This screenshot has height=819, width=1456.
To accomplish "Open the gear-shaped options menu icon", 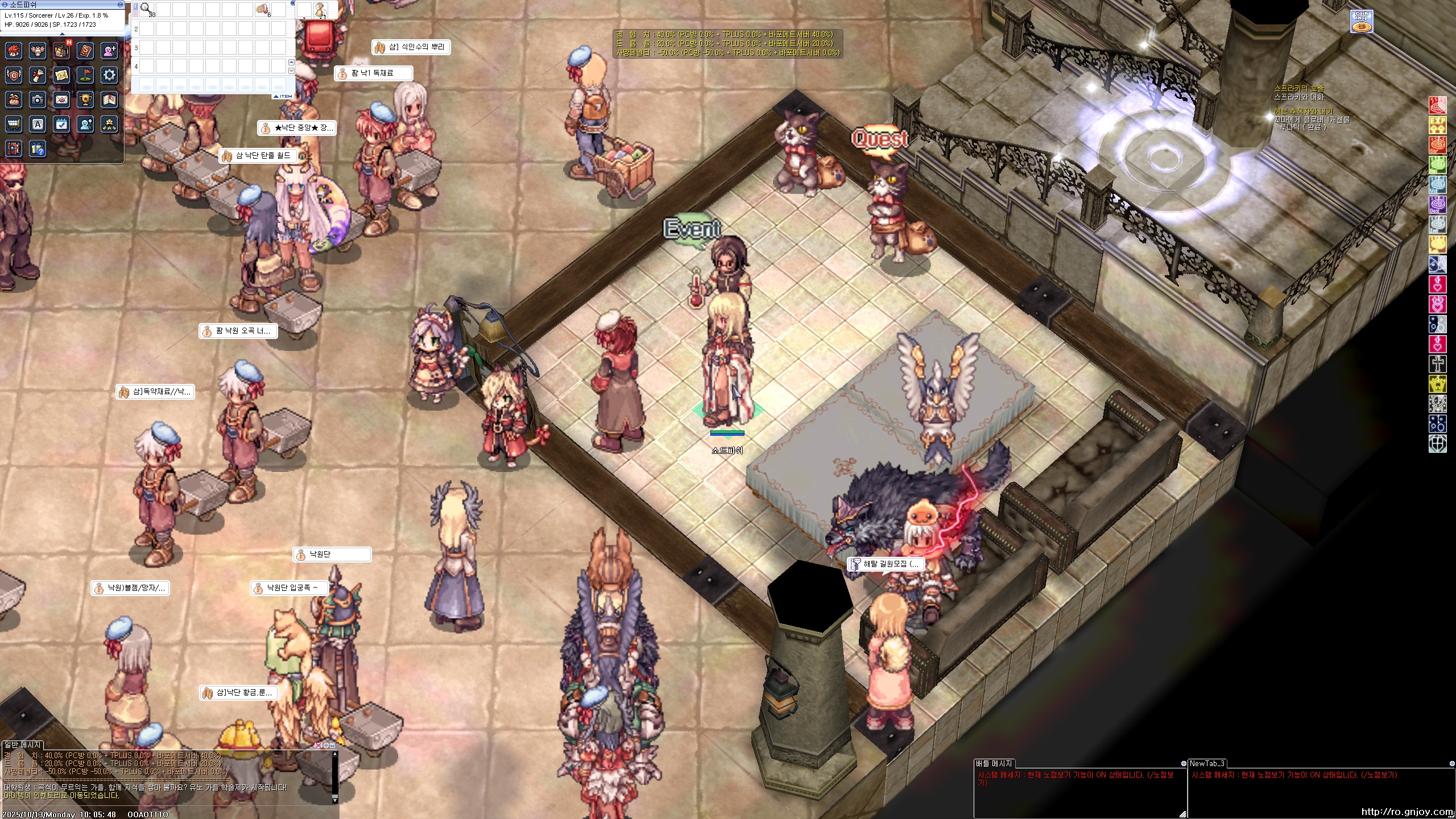I will click(x=109, y=75).
